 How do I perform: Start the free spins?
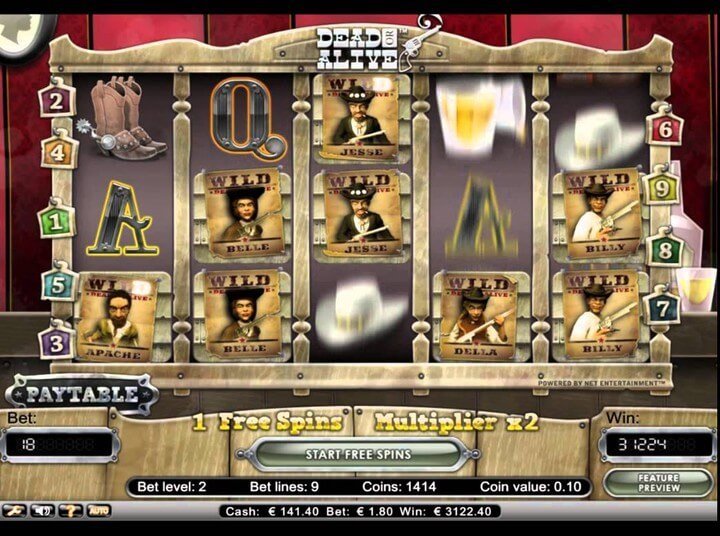[x=358, y=454]
